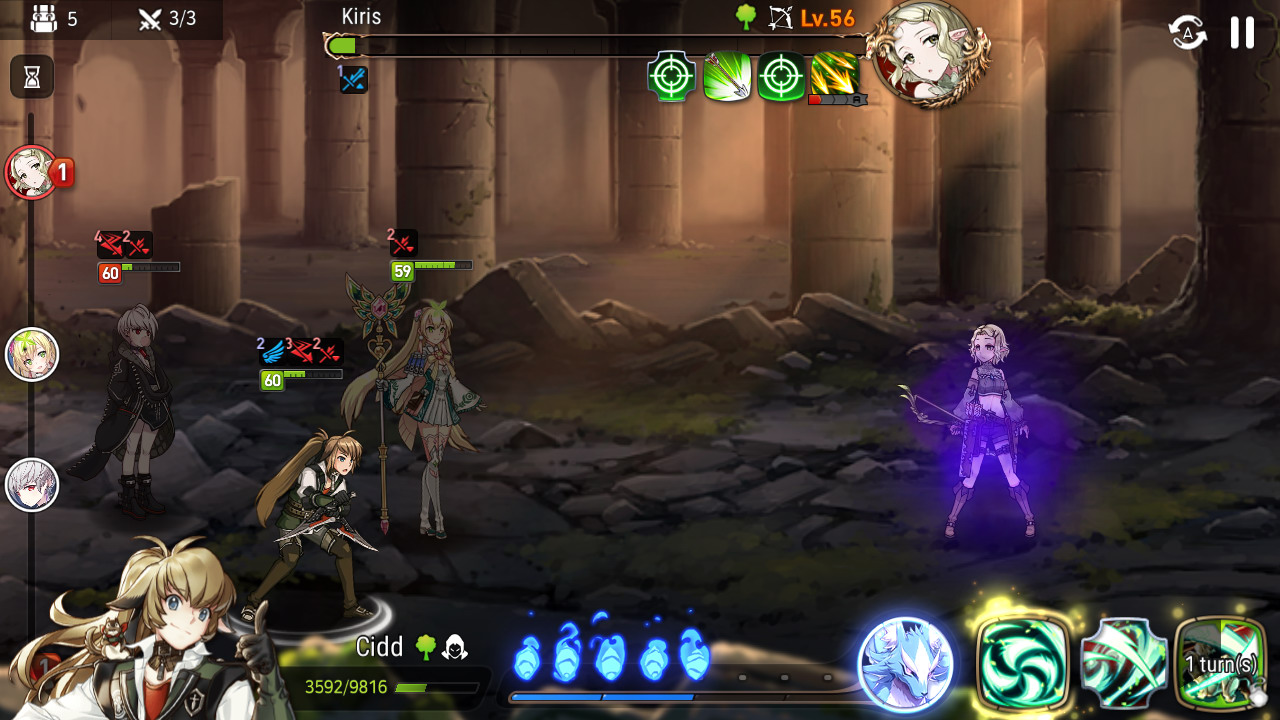This screenshot has width=1280, height=720.
Task: Inspect Kiris's yellow multi-arrow skill icon
Action: coord(835,77)
